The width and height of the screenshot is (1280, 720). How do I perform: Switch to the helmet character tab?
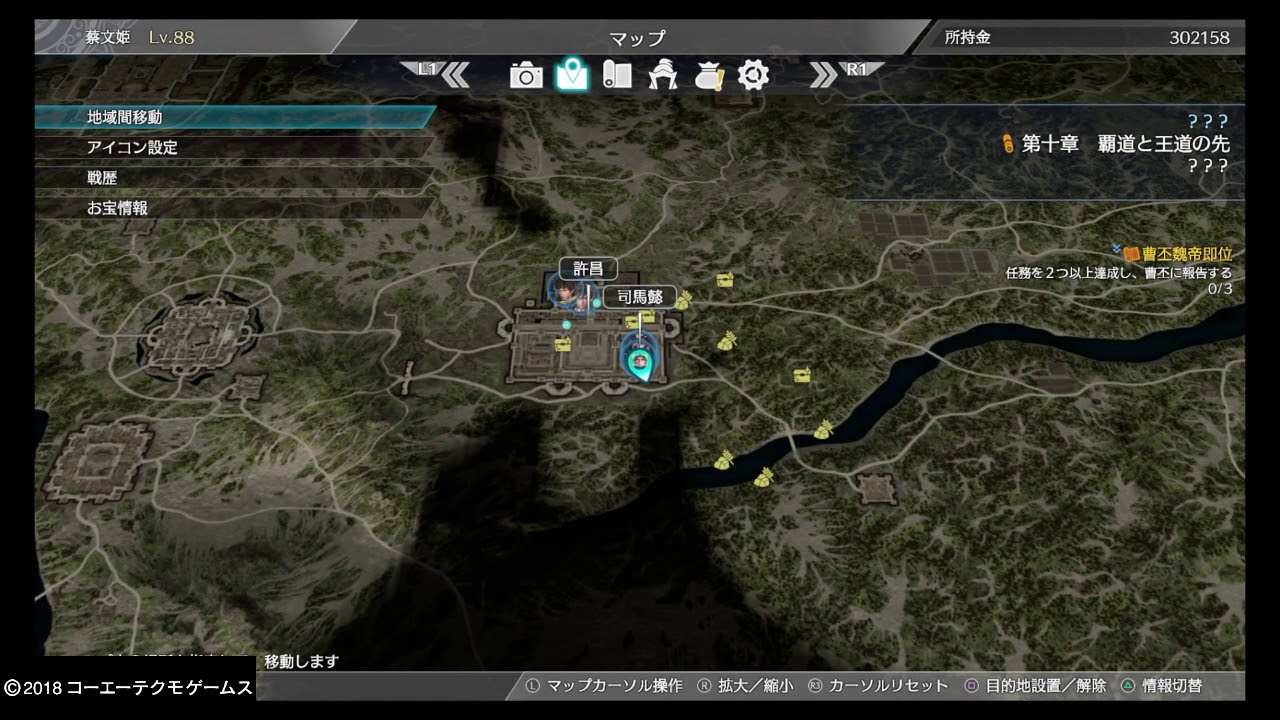pos(662,75)
